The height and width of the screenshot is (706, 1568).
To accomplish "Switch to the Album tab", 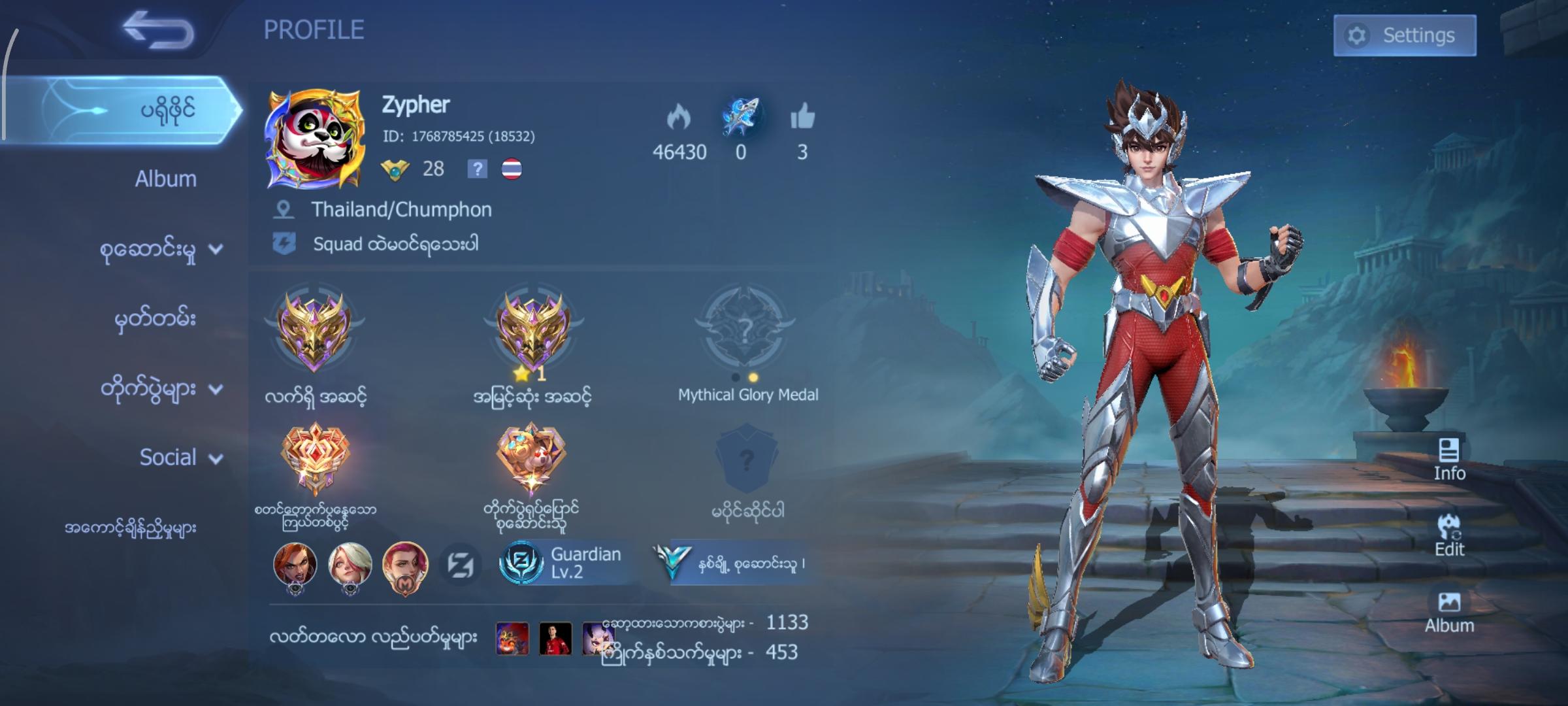I will click(x=165, y=178).
